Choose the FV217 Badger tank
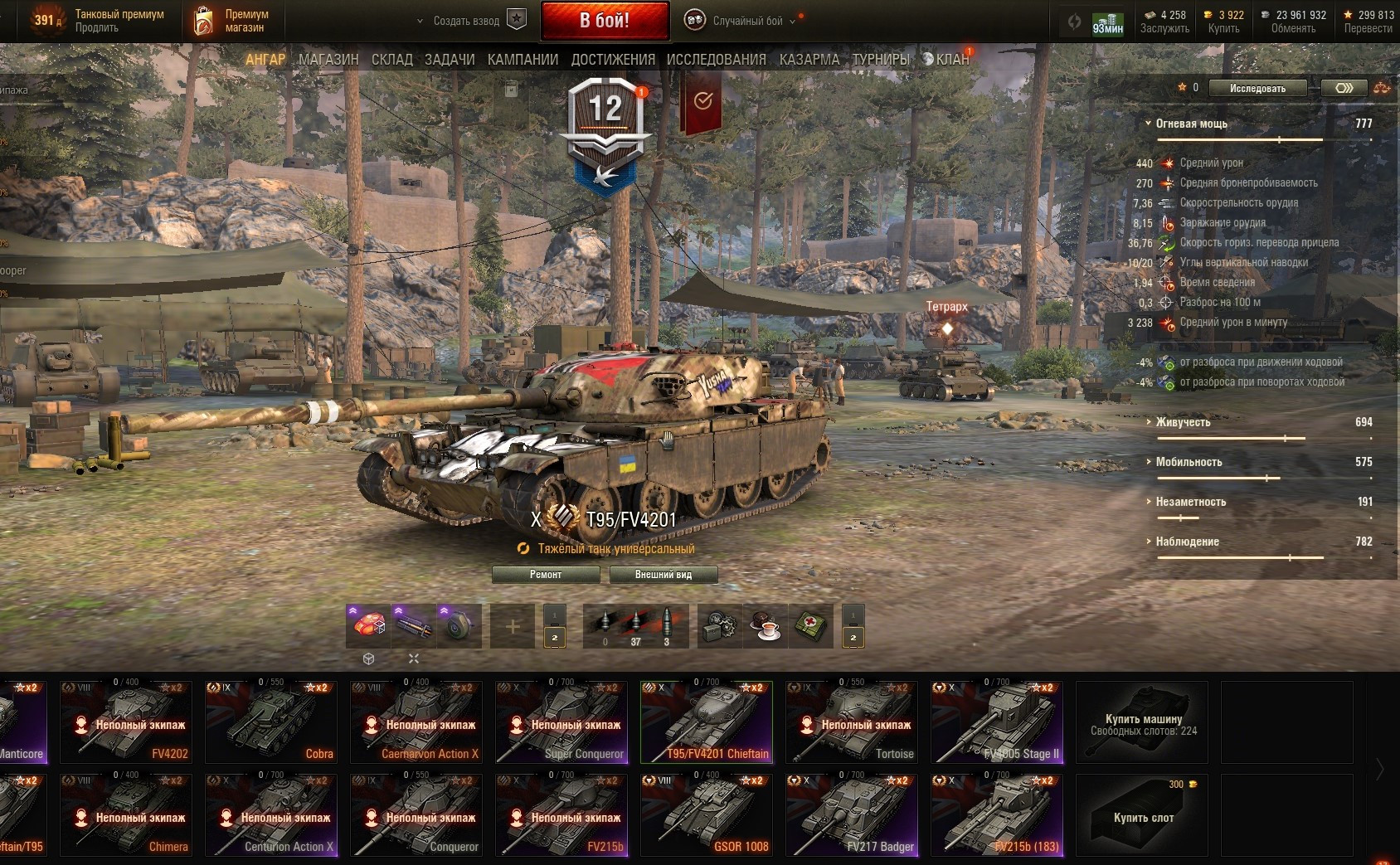 (852, 814)
